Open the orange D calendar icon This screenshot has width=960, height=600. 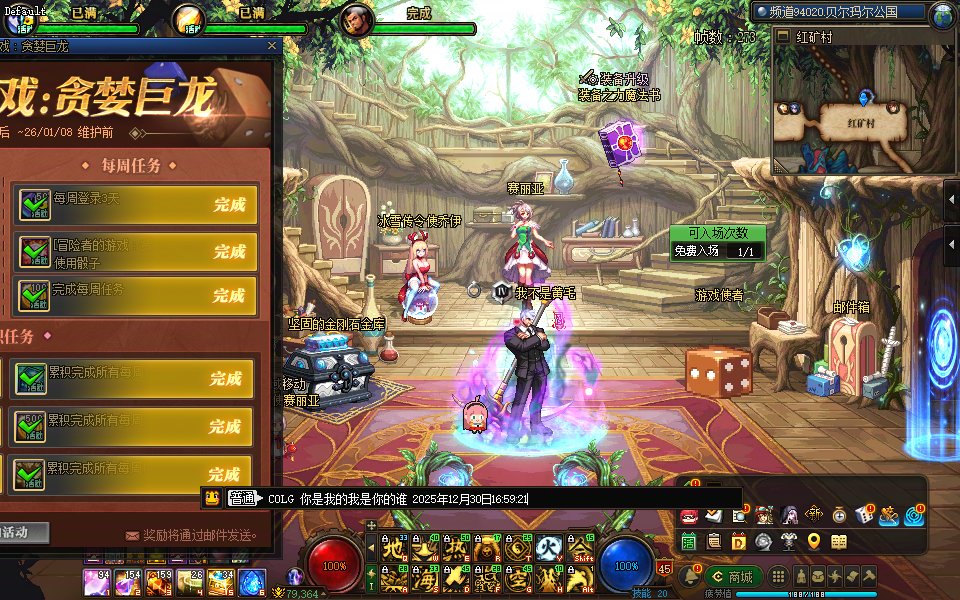click(x=739, y=542)
